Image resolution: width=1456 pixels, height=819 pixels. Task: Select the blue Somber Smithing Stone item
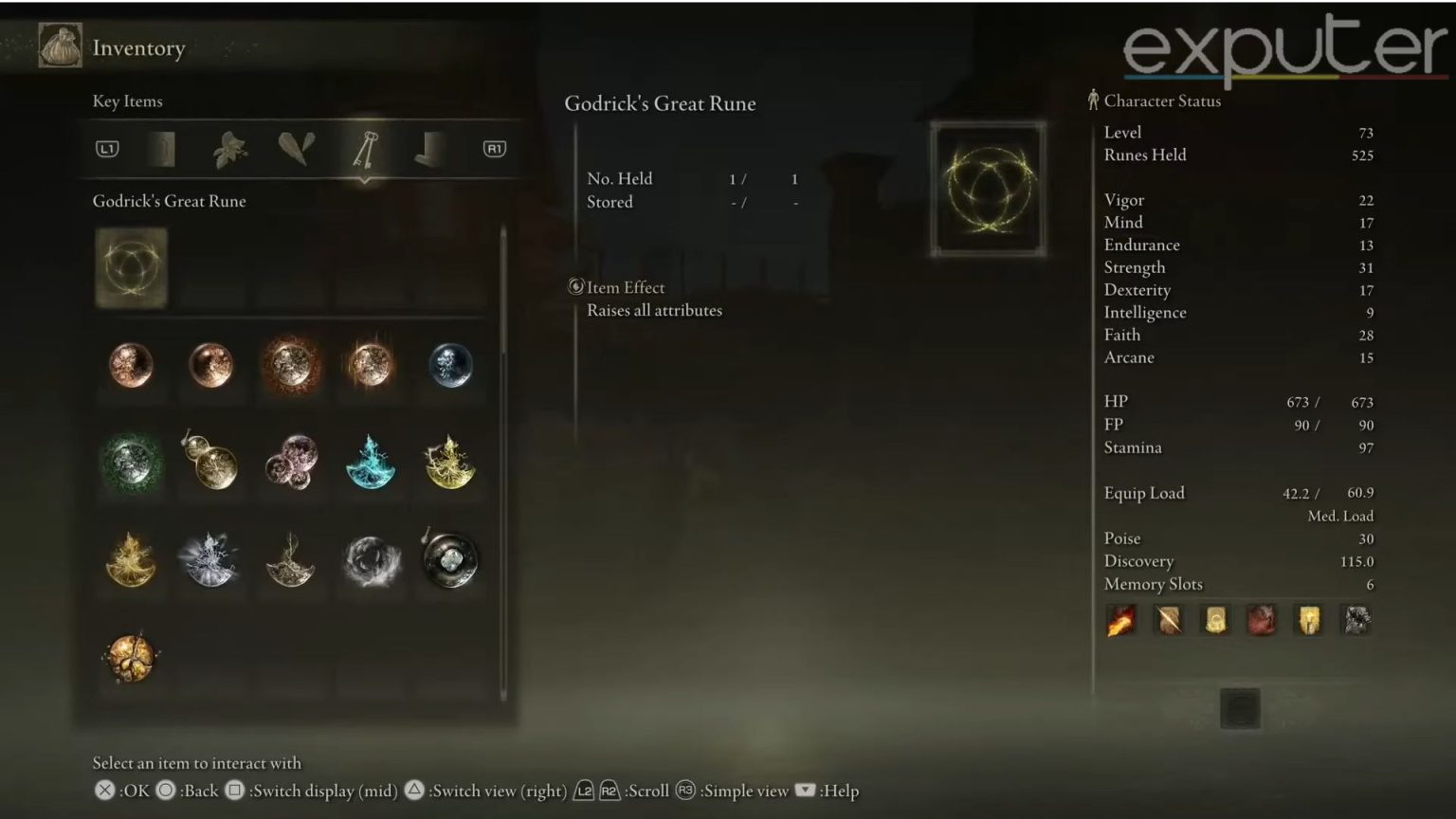click(x=451, y=367)
